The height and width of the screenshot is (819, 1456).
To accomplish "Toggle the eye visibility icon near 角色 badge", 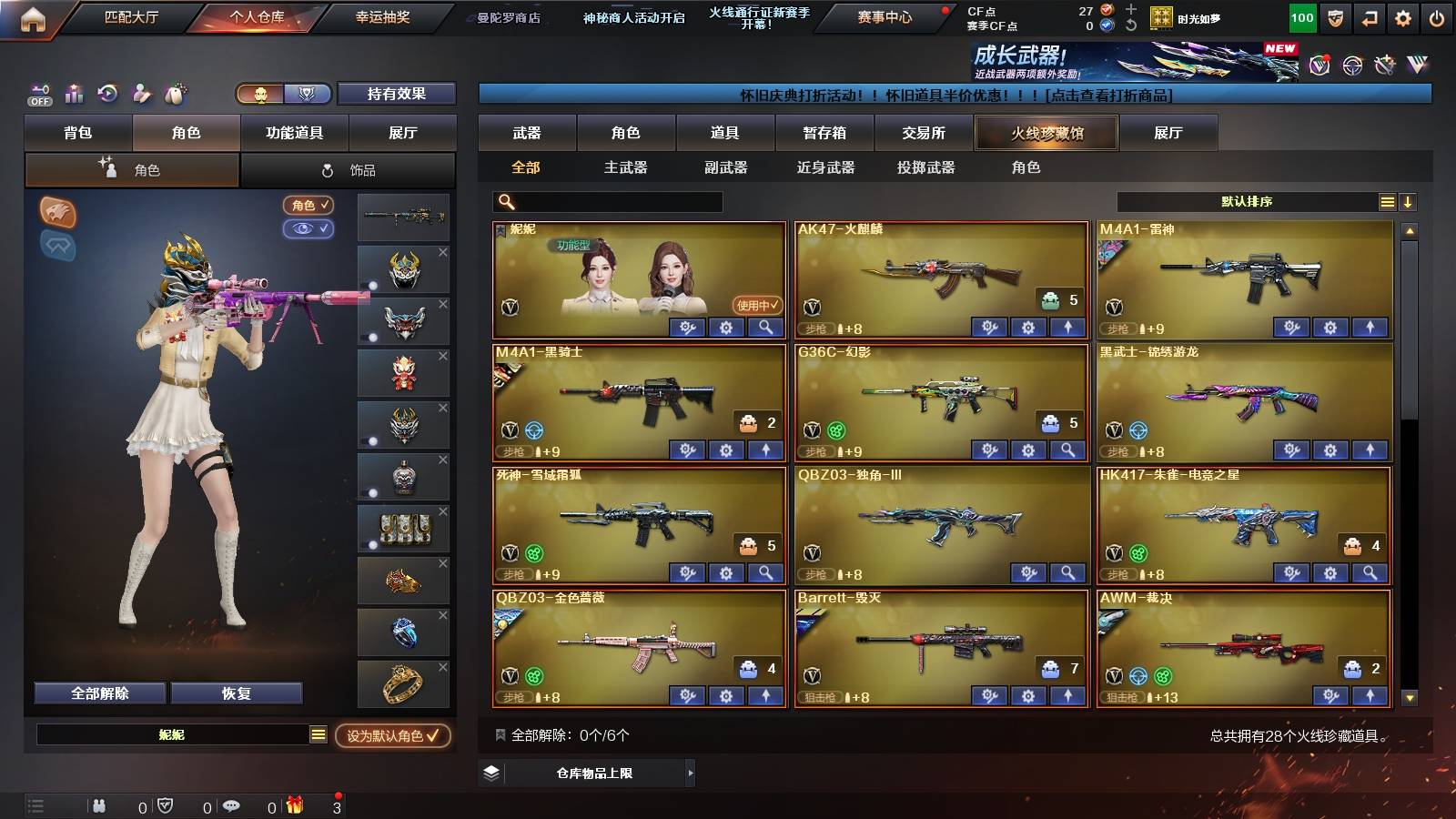I will click(x=309, y=229).
